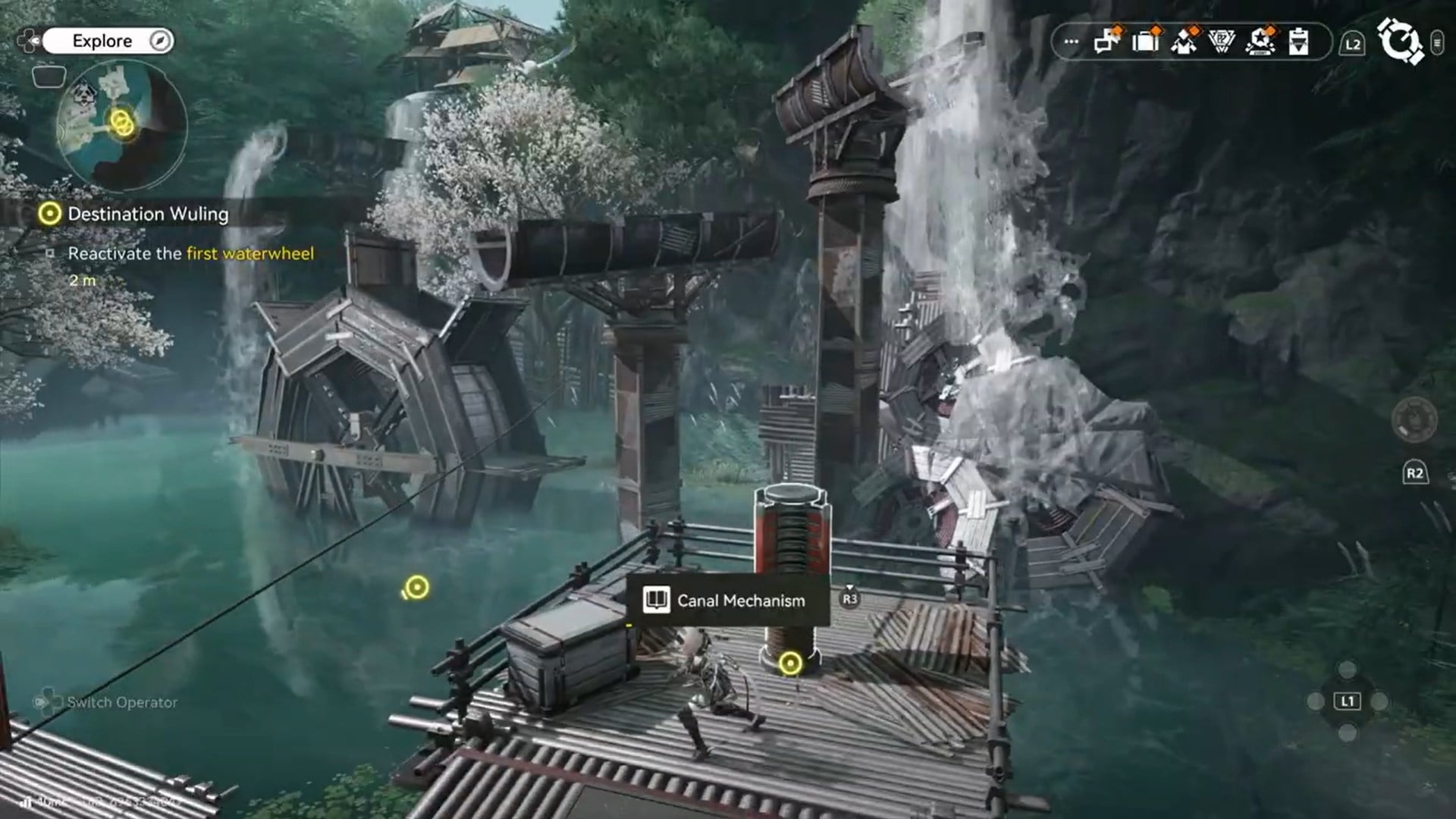
Task: Open the compass icon beside Explore
Action: (159, 40)
